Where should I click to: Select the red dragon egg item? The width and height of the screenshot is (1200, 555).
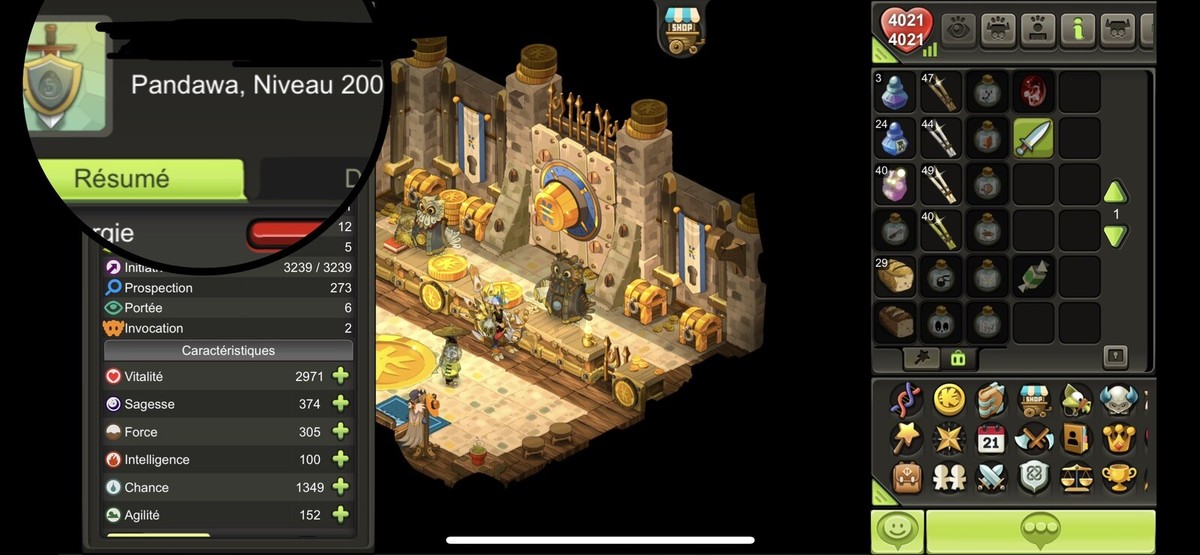(x=1033, y=92)
